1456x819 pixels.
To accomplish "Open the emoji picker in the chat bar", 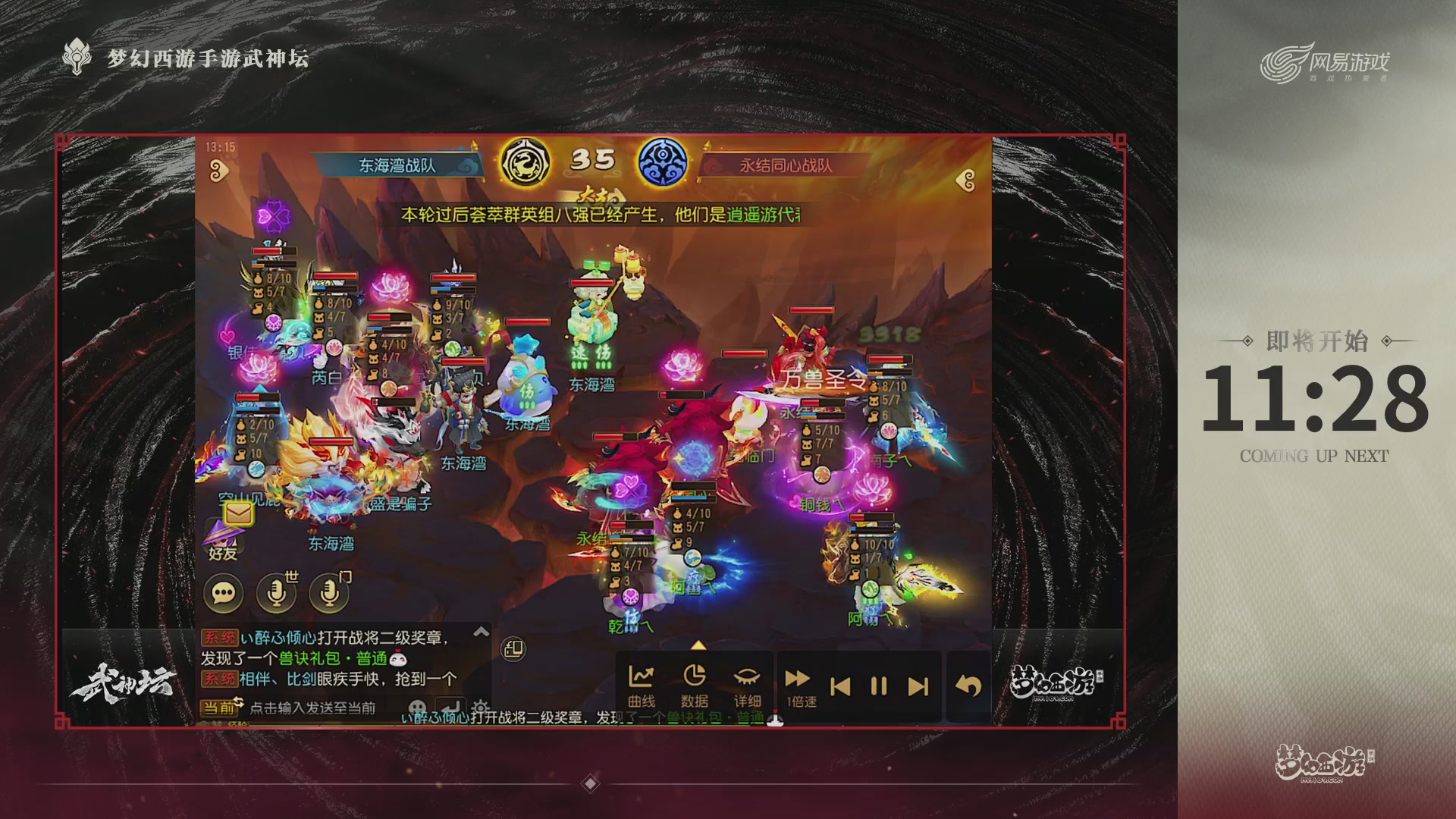I will (x=419, y=705).
